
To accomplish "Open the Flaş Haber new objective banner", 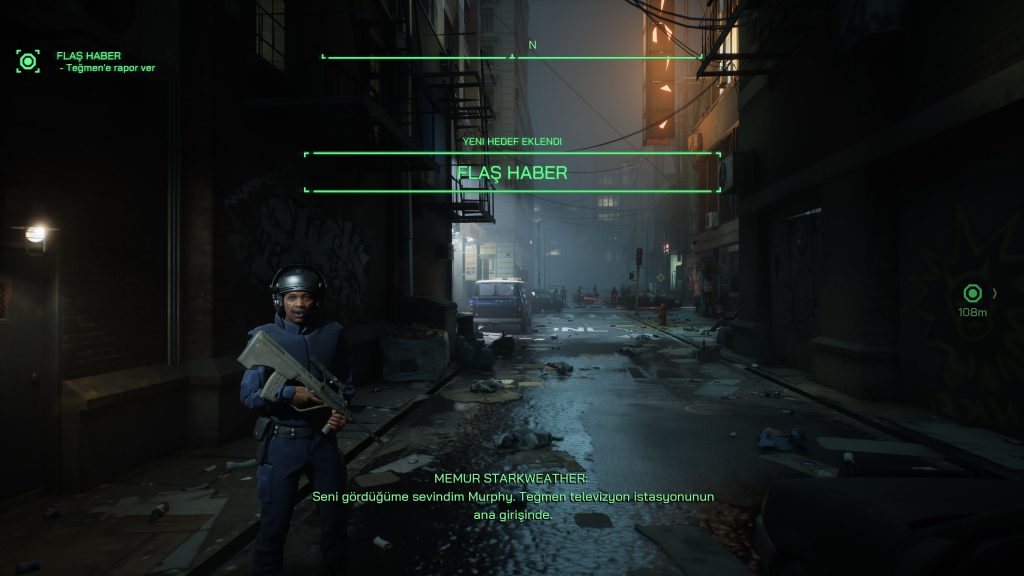I will tap(512, 173).
